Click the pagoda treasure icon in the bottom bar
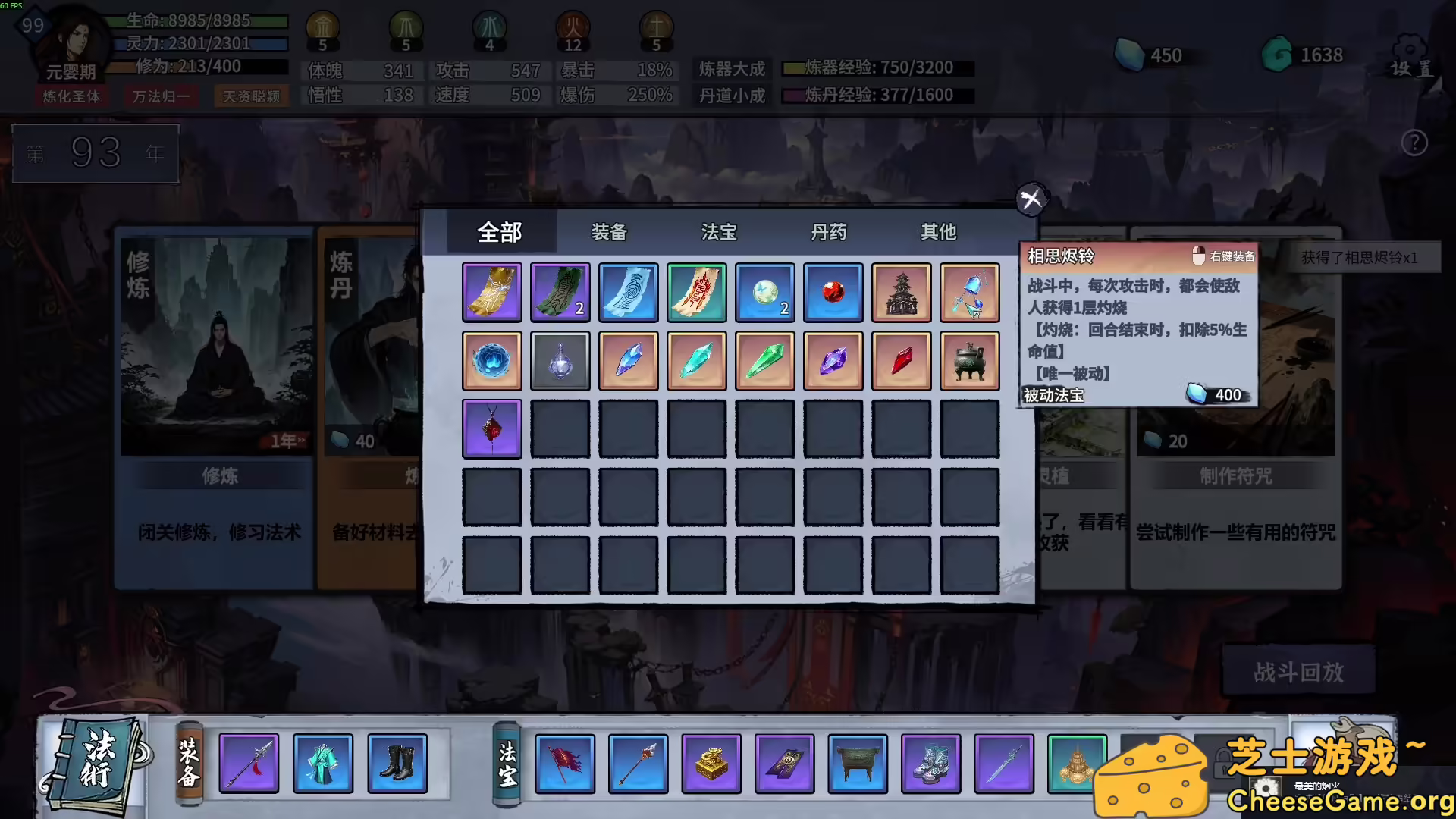The image size is (1456, 819). [x=1076, y=764]
